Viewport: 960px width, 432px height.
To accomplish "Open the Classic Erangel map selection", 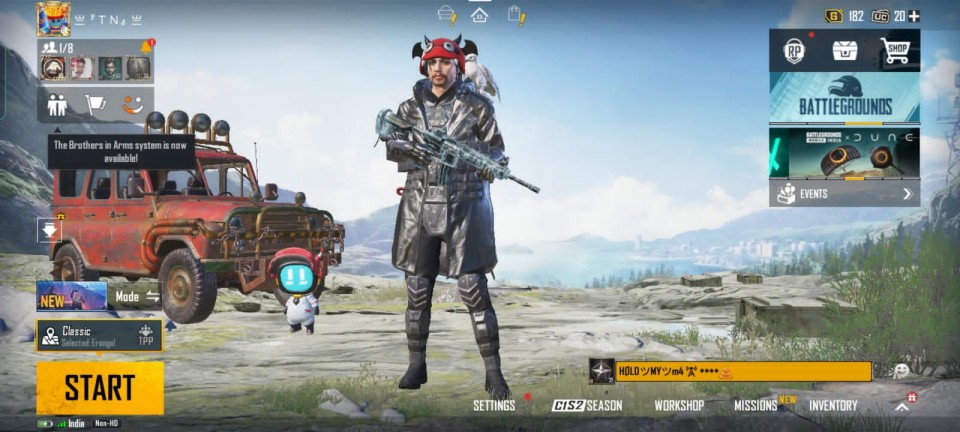I will tap(99, 335).
